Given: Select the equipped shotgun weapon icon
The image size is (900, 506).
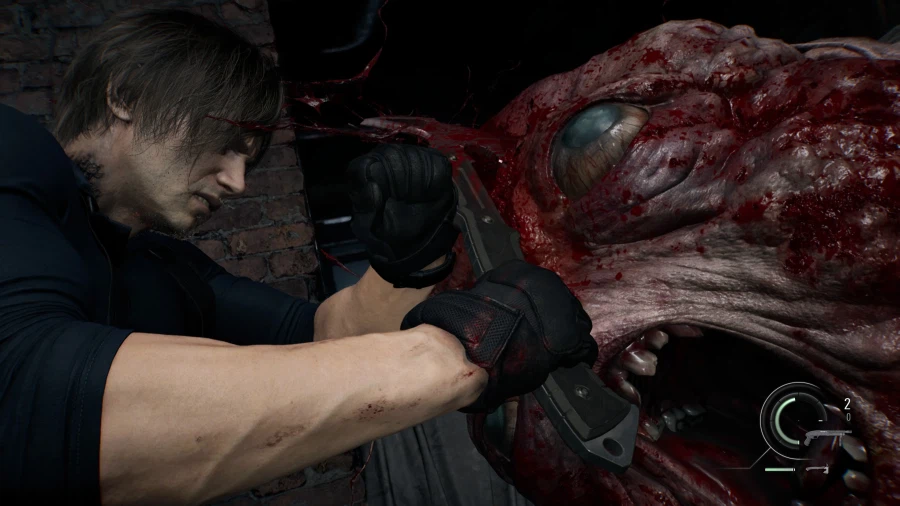Looking at the screenshot, I should pyautogui.click(x=826, y=434).
